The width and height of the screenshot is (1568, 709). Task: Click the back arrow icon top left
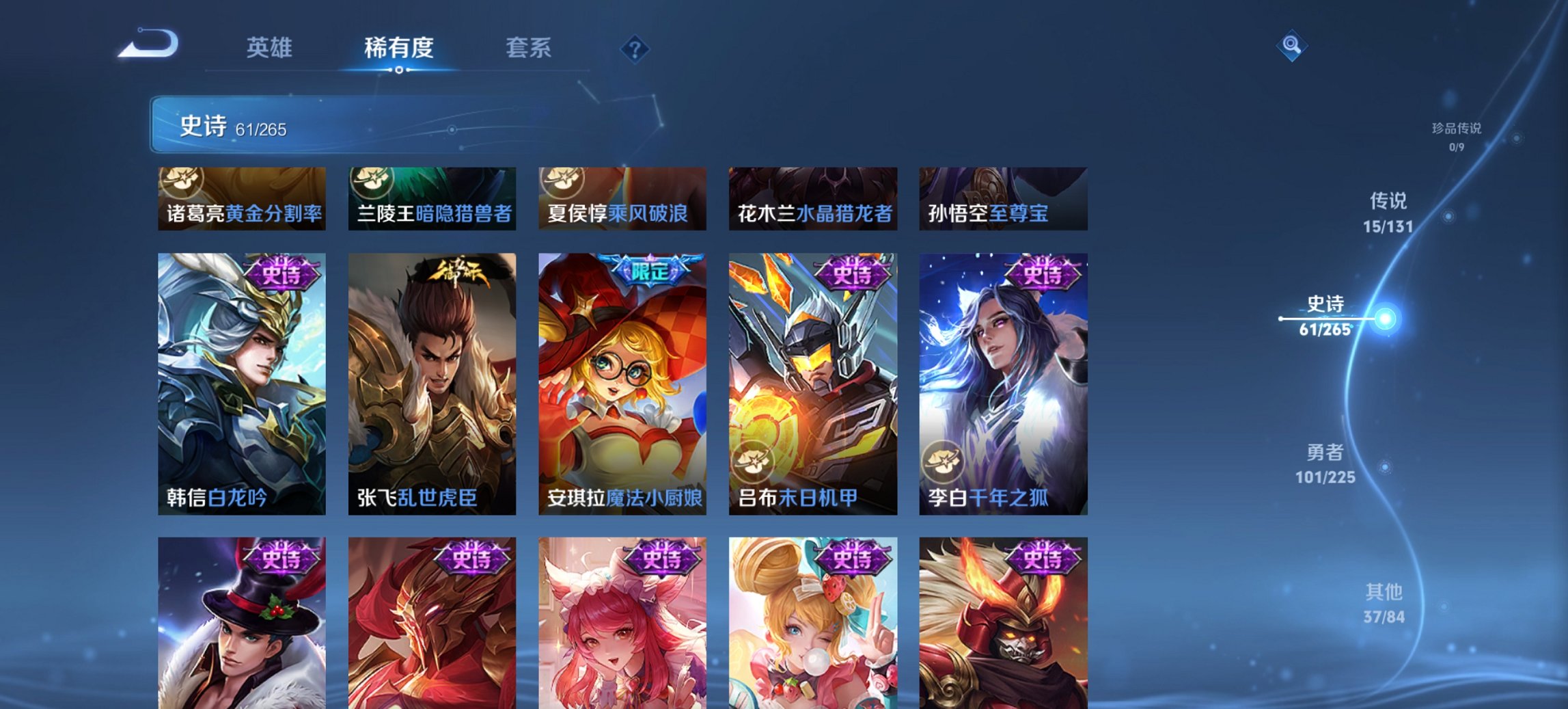coord(146,42)
